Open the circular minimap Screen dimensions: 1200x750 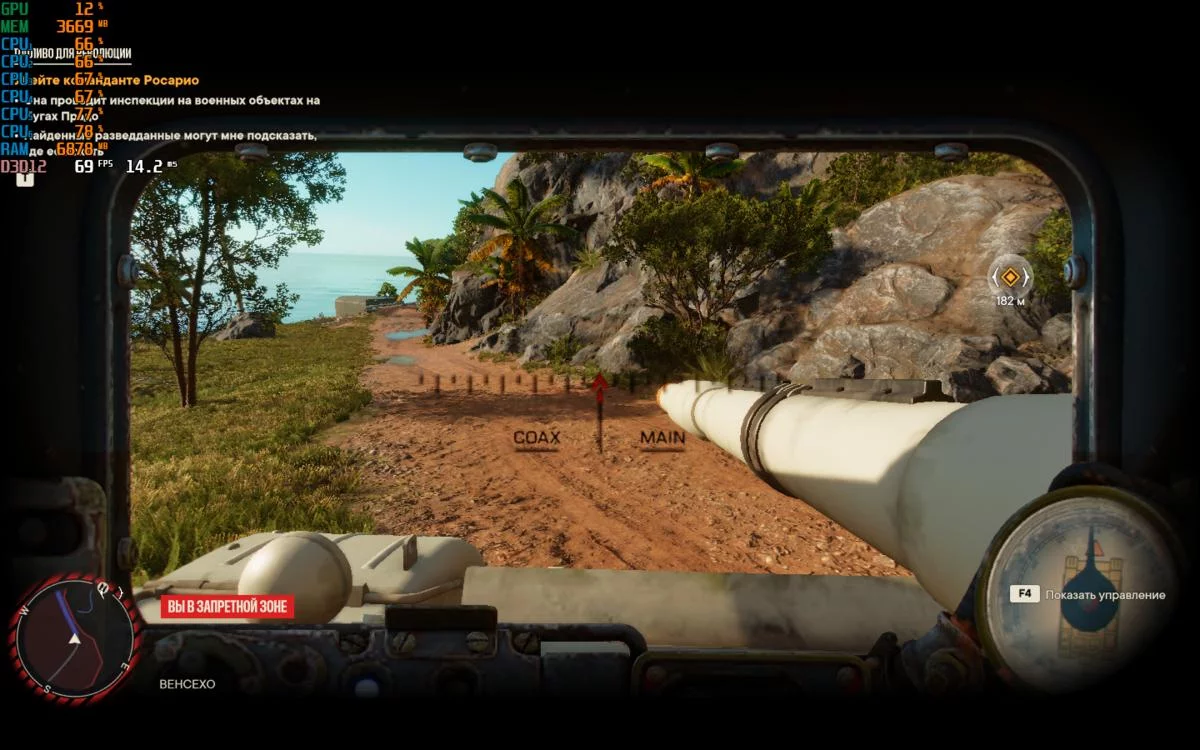[x=73, y=639]
